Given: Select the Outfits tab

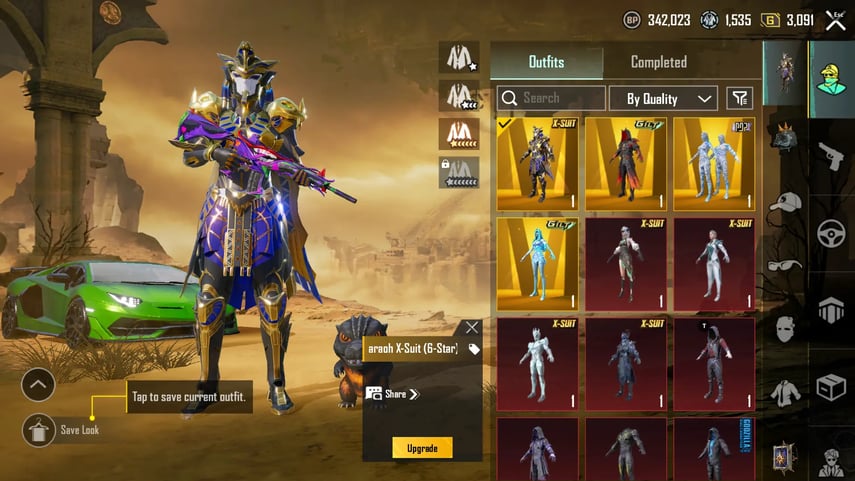Looking at the screenshot, I should pyautogui.click(x=546, y=62).
